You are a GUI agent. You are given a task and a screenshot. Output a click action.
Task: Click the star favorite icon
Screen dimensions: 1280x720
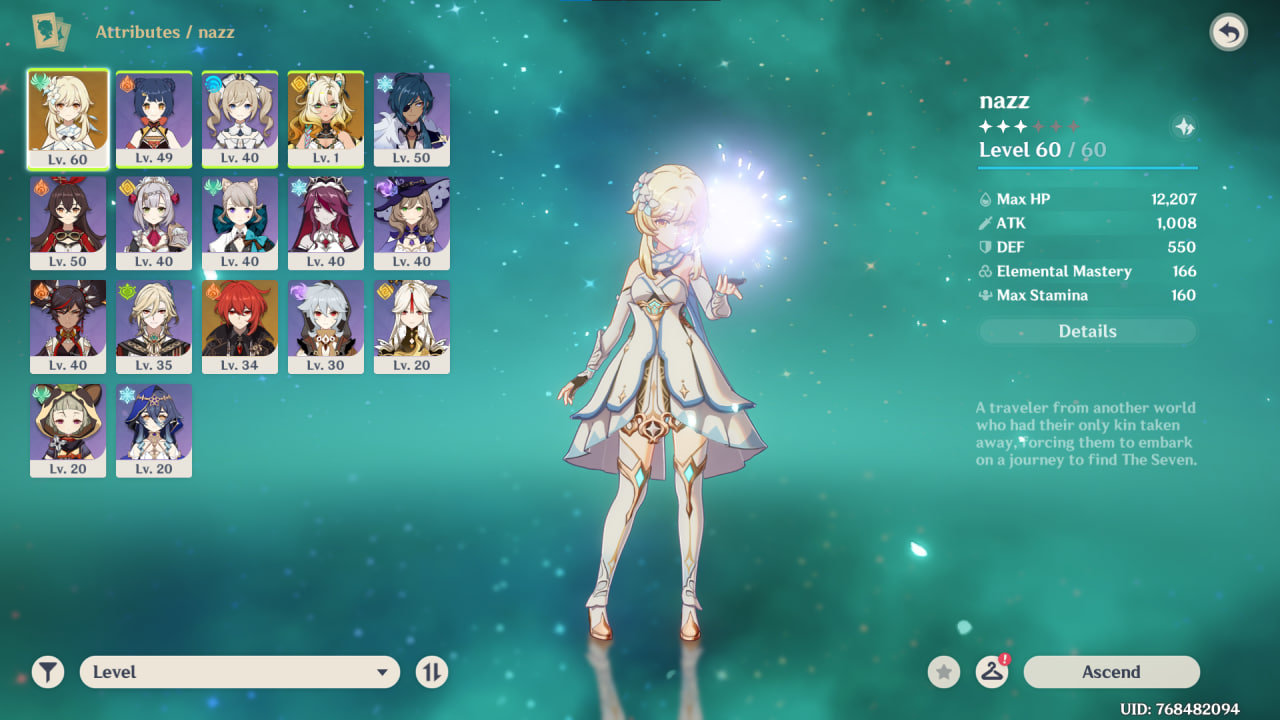coord(943,672)
